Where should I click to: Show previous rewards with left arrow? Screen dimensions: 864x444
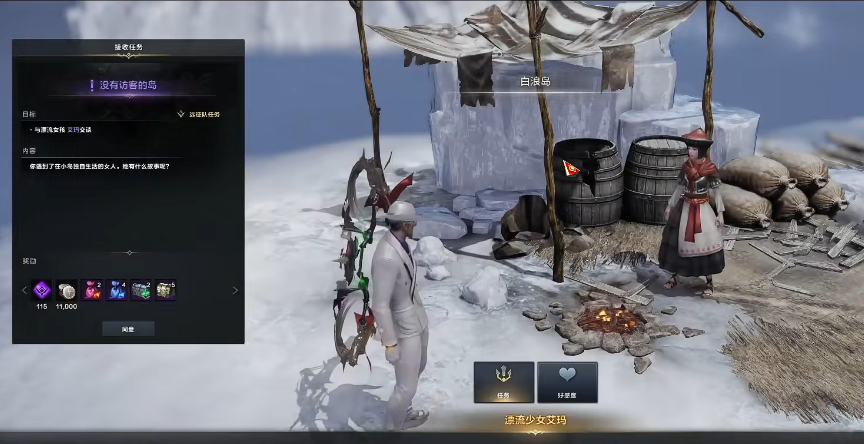(x=24, y=291)
